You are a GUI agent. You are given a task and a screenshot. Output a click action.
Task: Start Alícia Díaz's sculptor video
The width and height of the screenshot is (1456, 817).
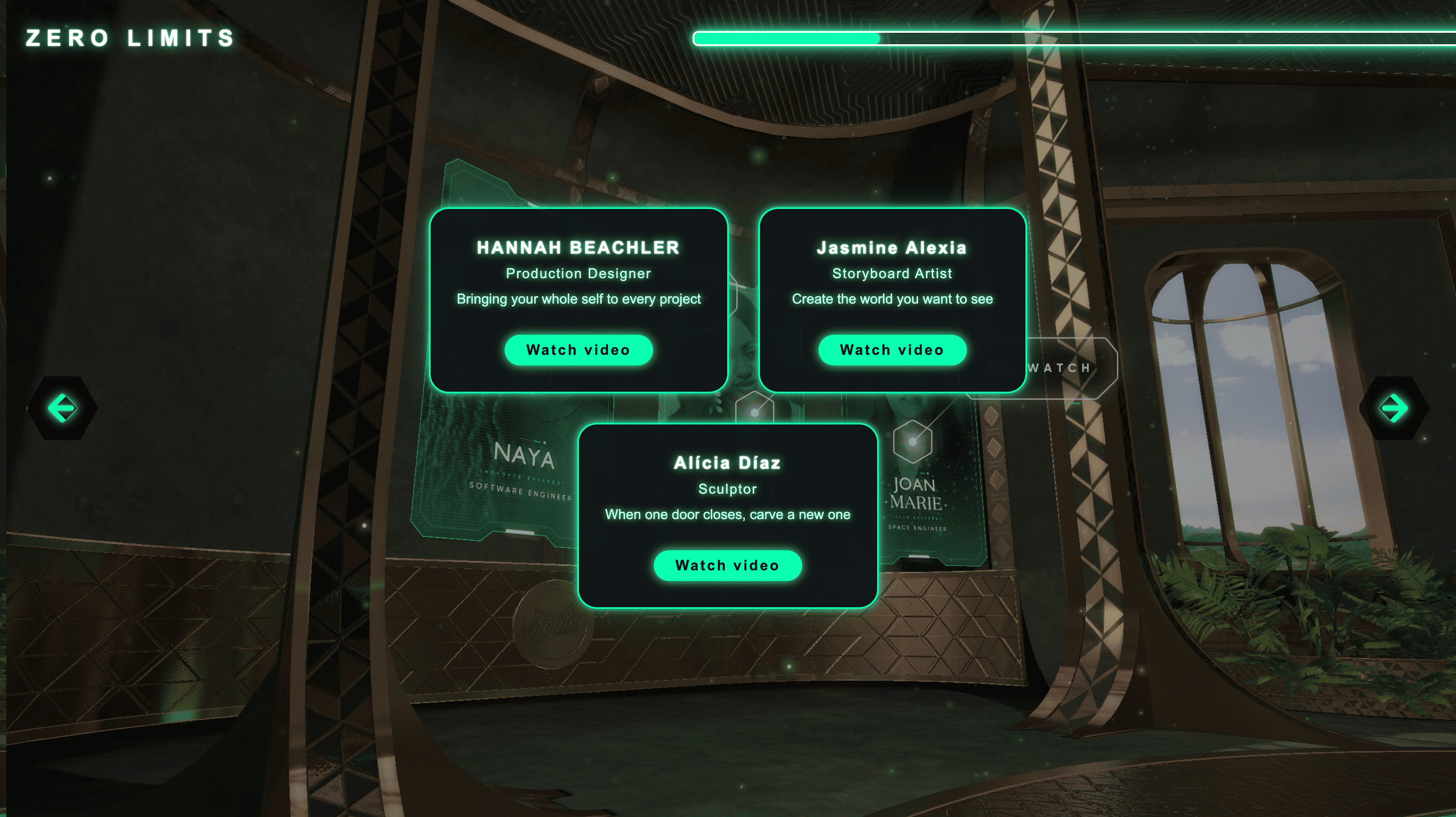(728, 565)
